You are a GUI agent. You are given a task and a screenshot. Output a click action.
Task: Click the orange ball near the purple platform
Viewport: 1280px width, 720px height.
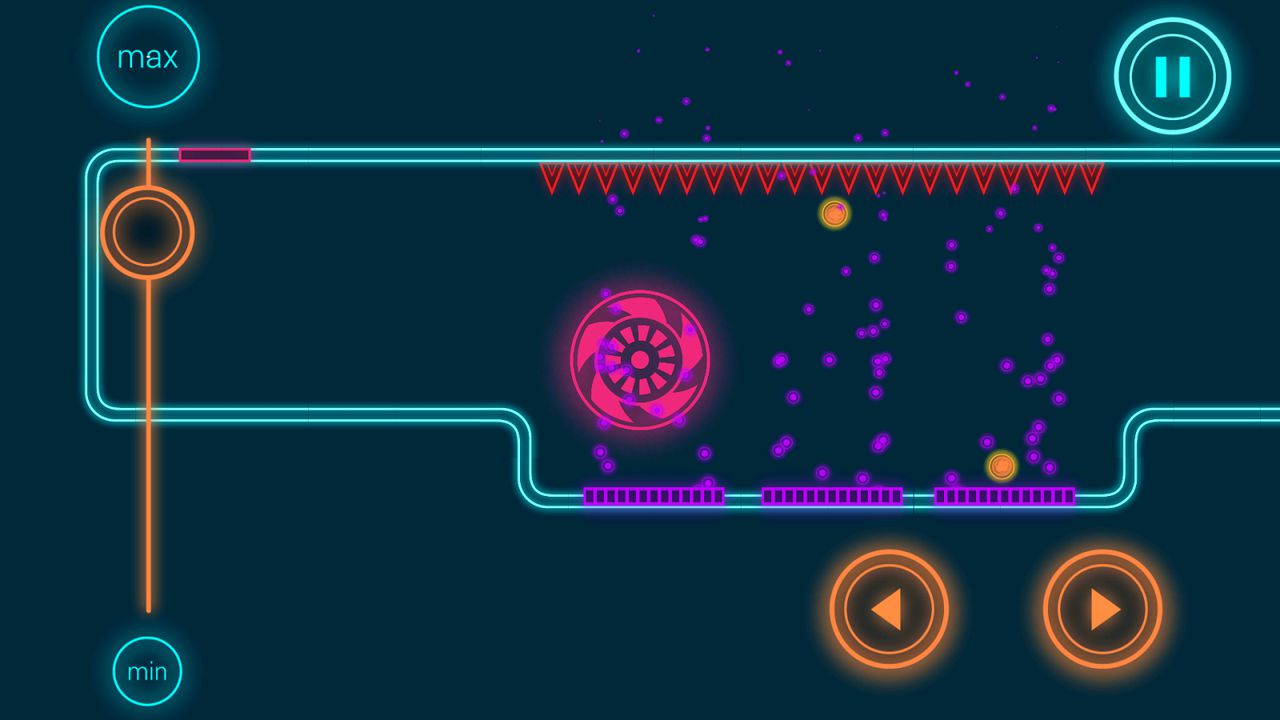(1002, 464)
